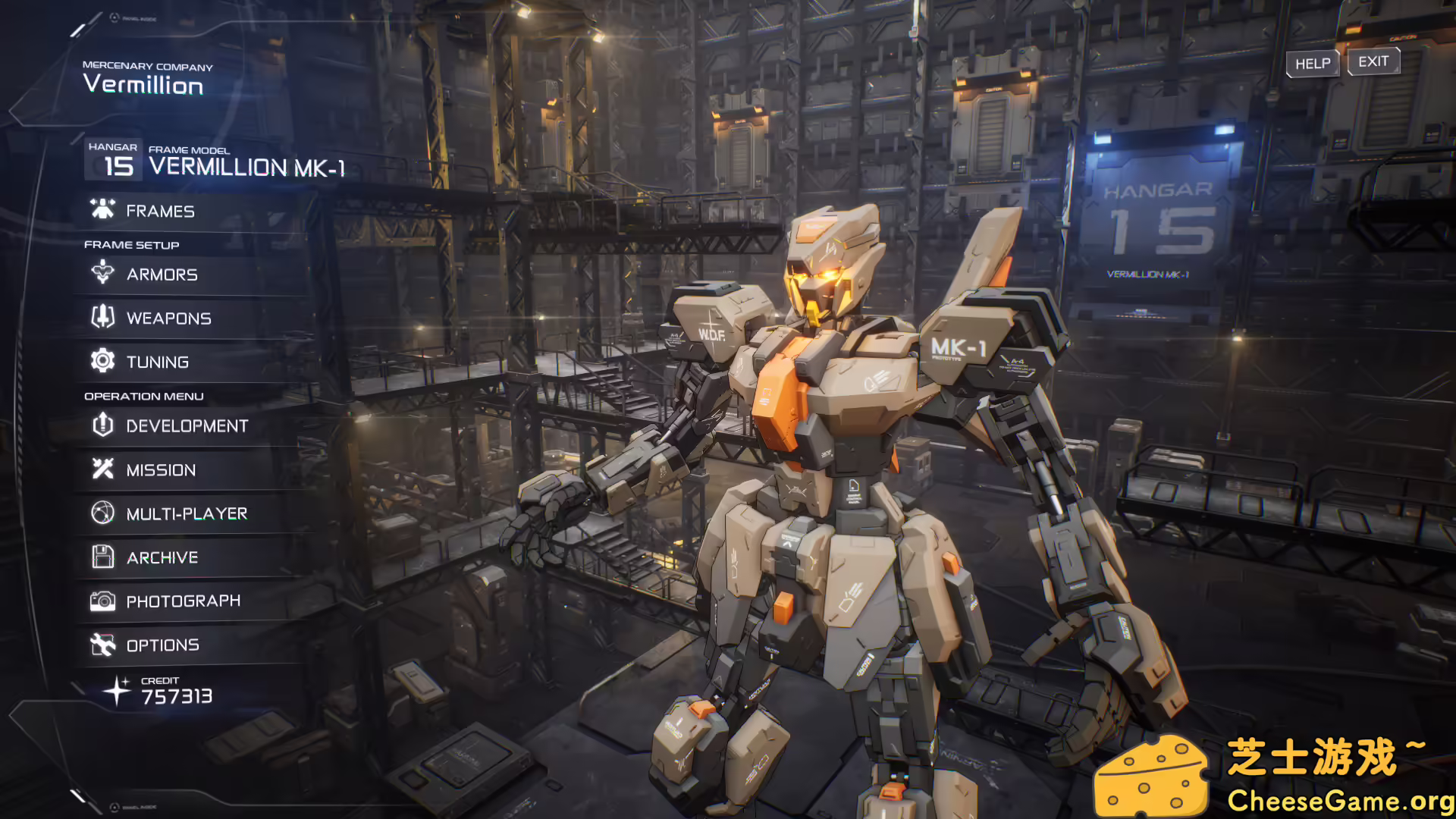
Task: Click the Exit button
Action: click(x=1373, y=61)
